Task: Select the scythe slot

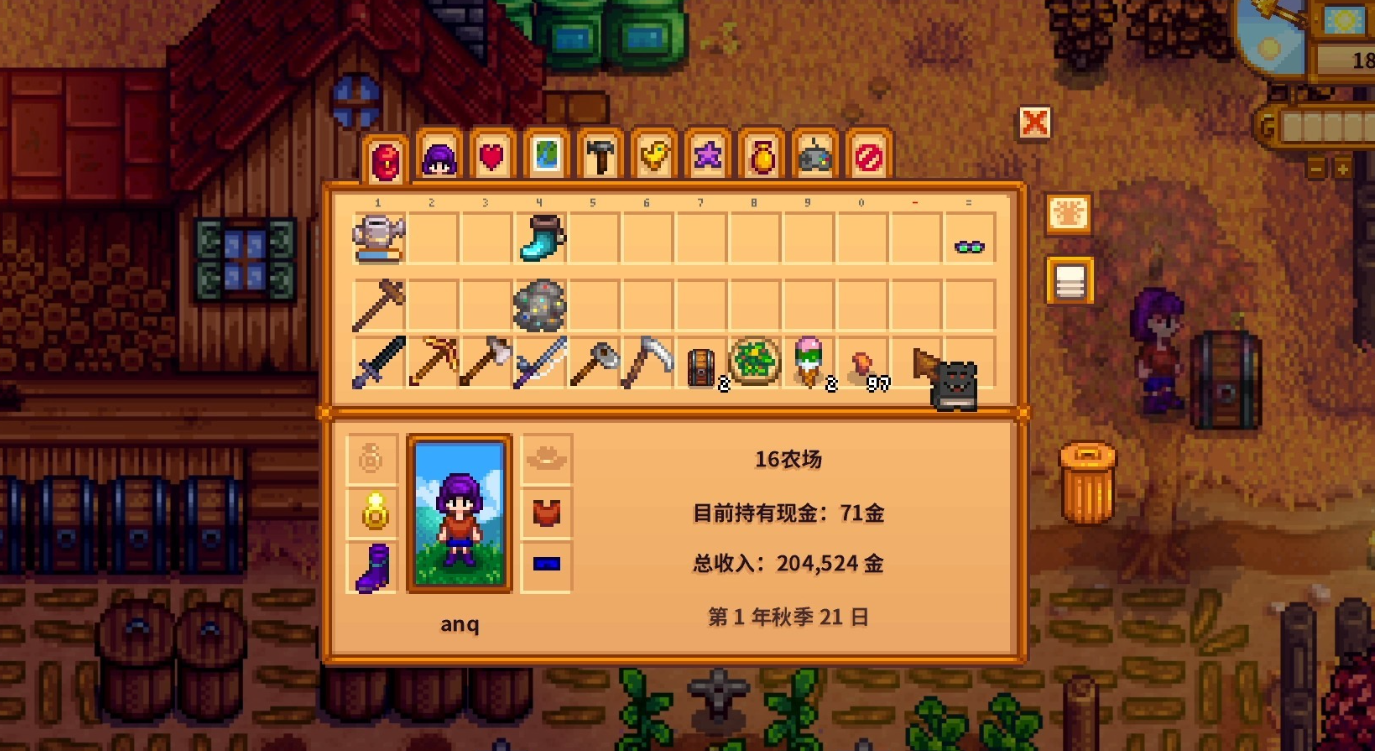Action: [x=648, y=362]
